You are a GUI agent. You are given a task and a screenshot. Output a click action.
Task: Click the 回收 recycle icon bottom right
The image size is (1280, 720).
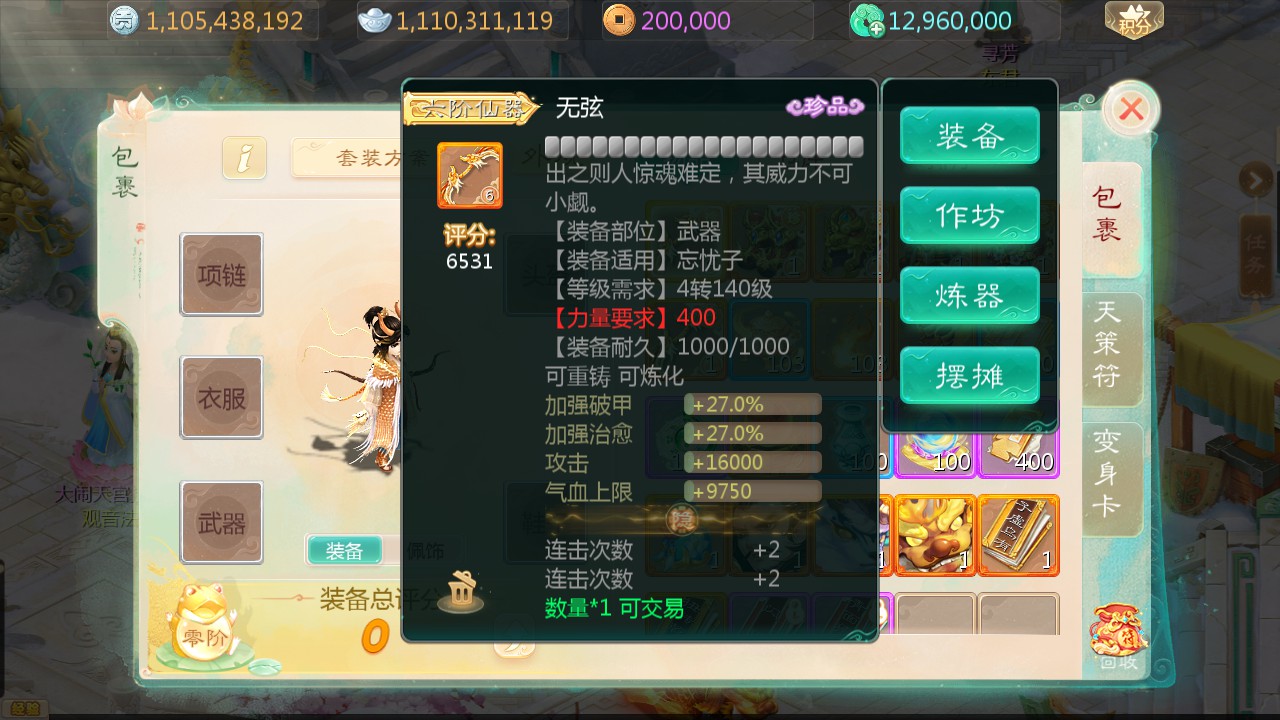[x=1122, y=630]
